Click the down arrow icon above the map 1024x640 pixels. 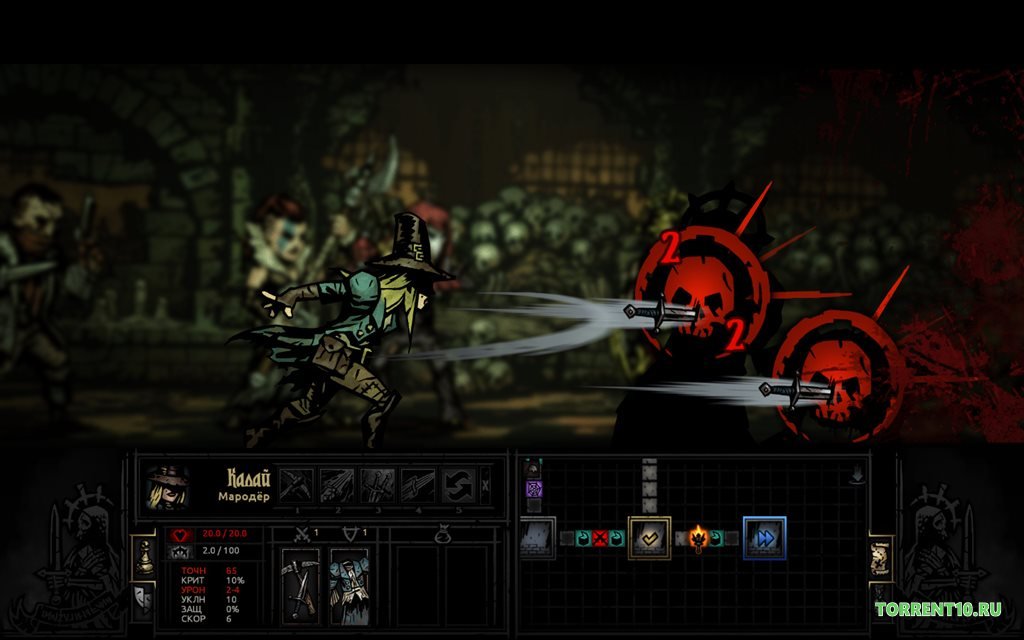click(x=857, y=476)
